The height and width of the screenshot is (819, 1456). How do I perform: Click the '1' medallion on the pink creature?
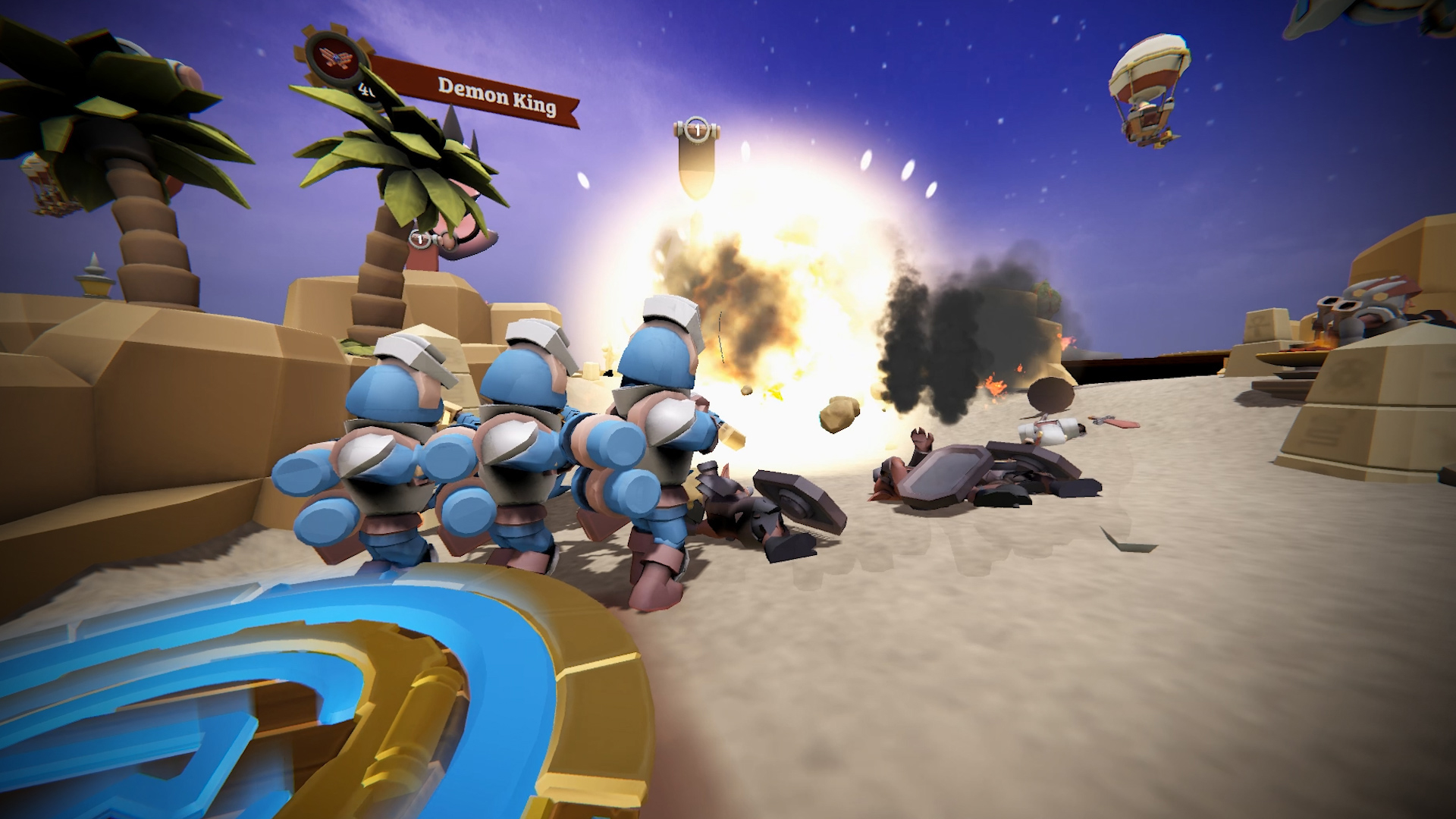pos(419,240)
